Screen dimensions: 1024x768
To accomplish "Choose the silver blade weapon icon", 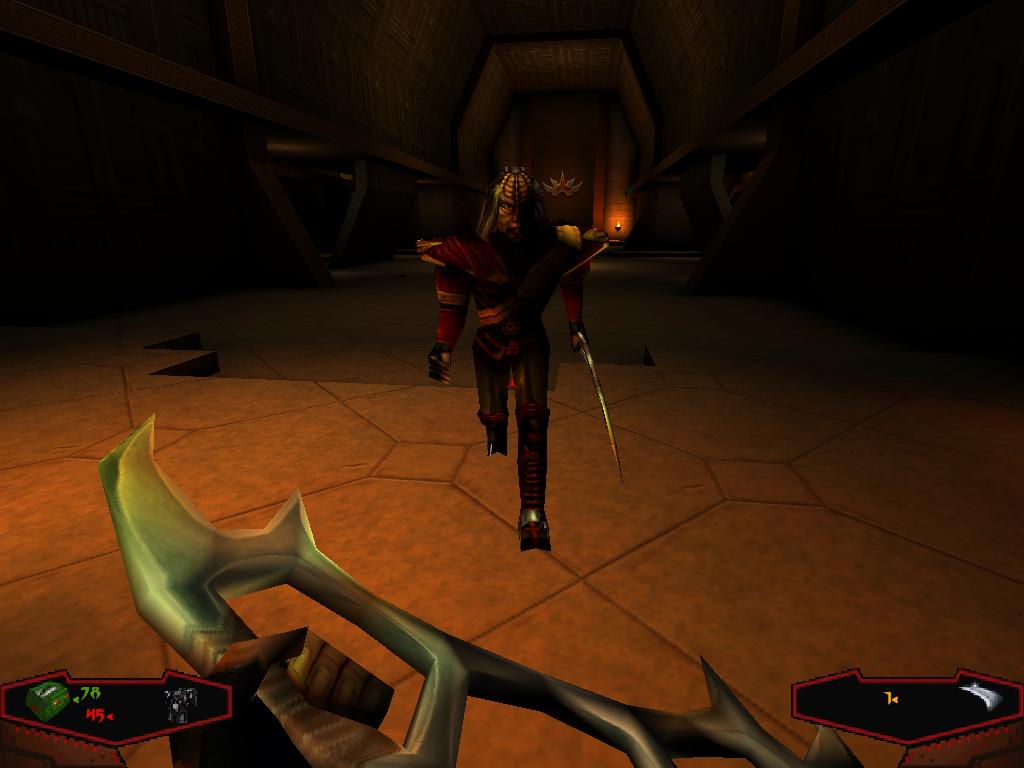I will point(979,695).
